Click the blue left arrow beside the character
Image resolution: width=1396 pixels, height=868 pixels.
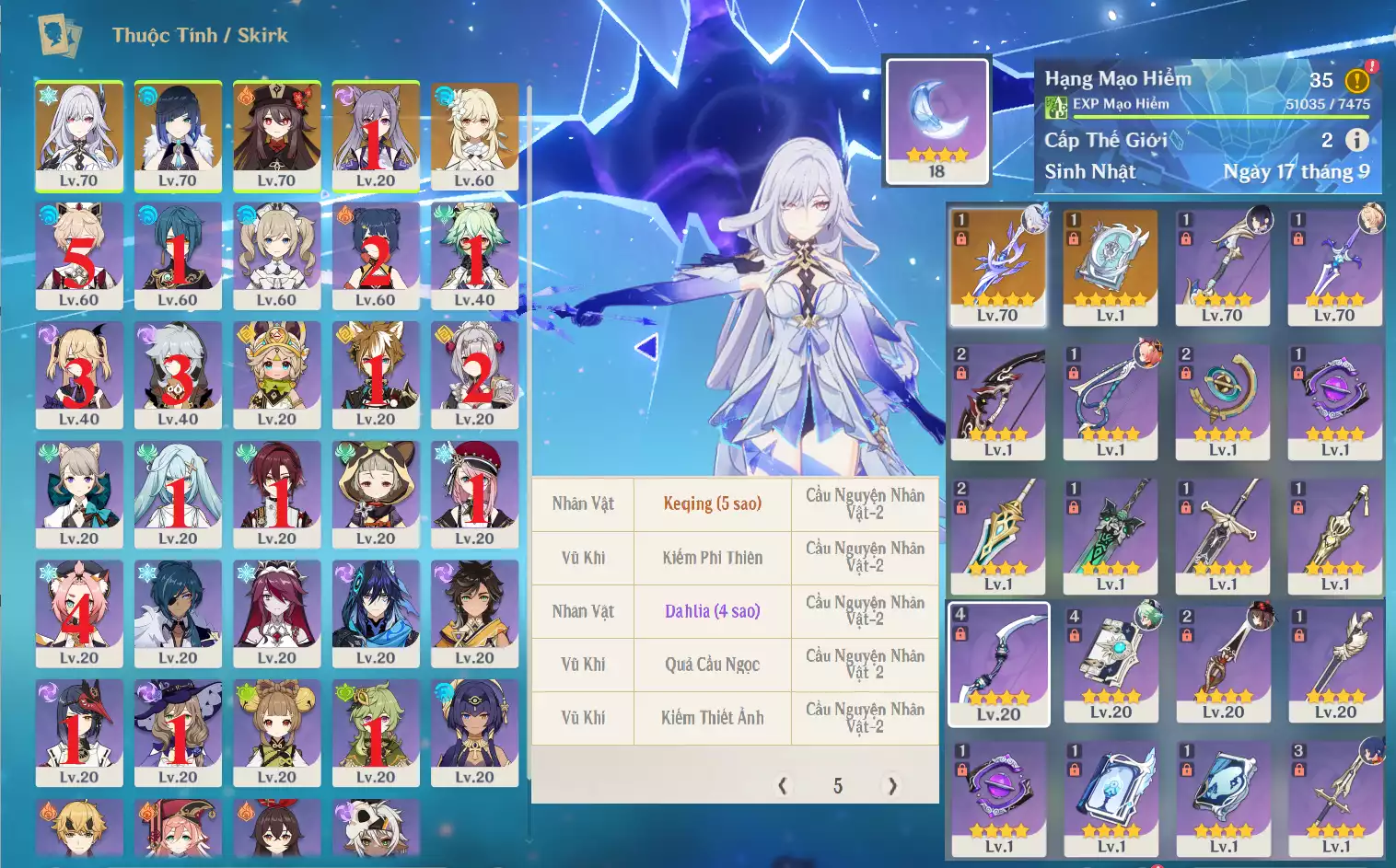(647, 347)
